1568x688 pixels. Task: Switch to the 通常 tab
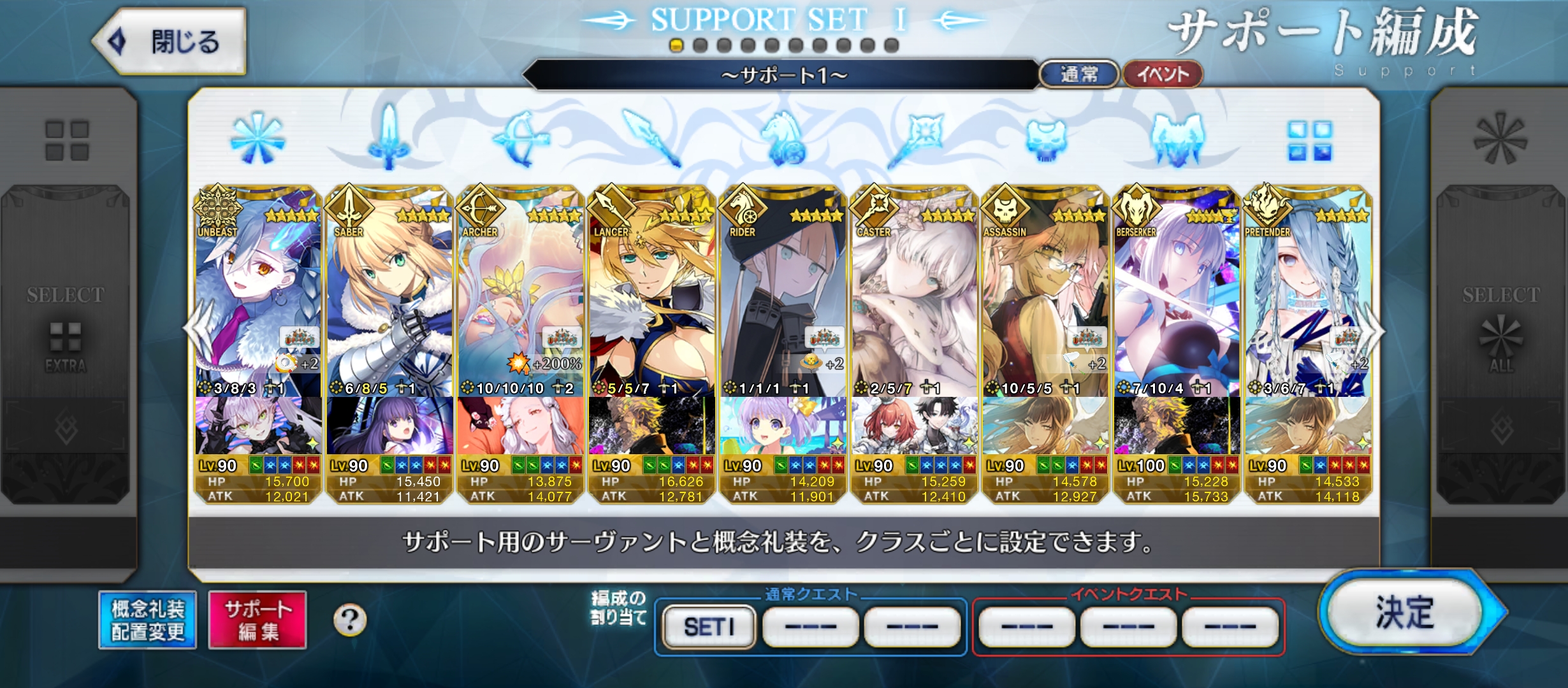pos(1078,75)
